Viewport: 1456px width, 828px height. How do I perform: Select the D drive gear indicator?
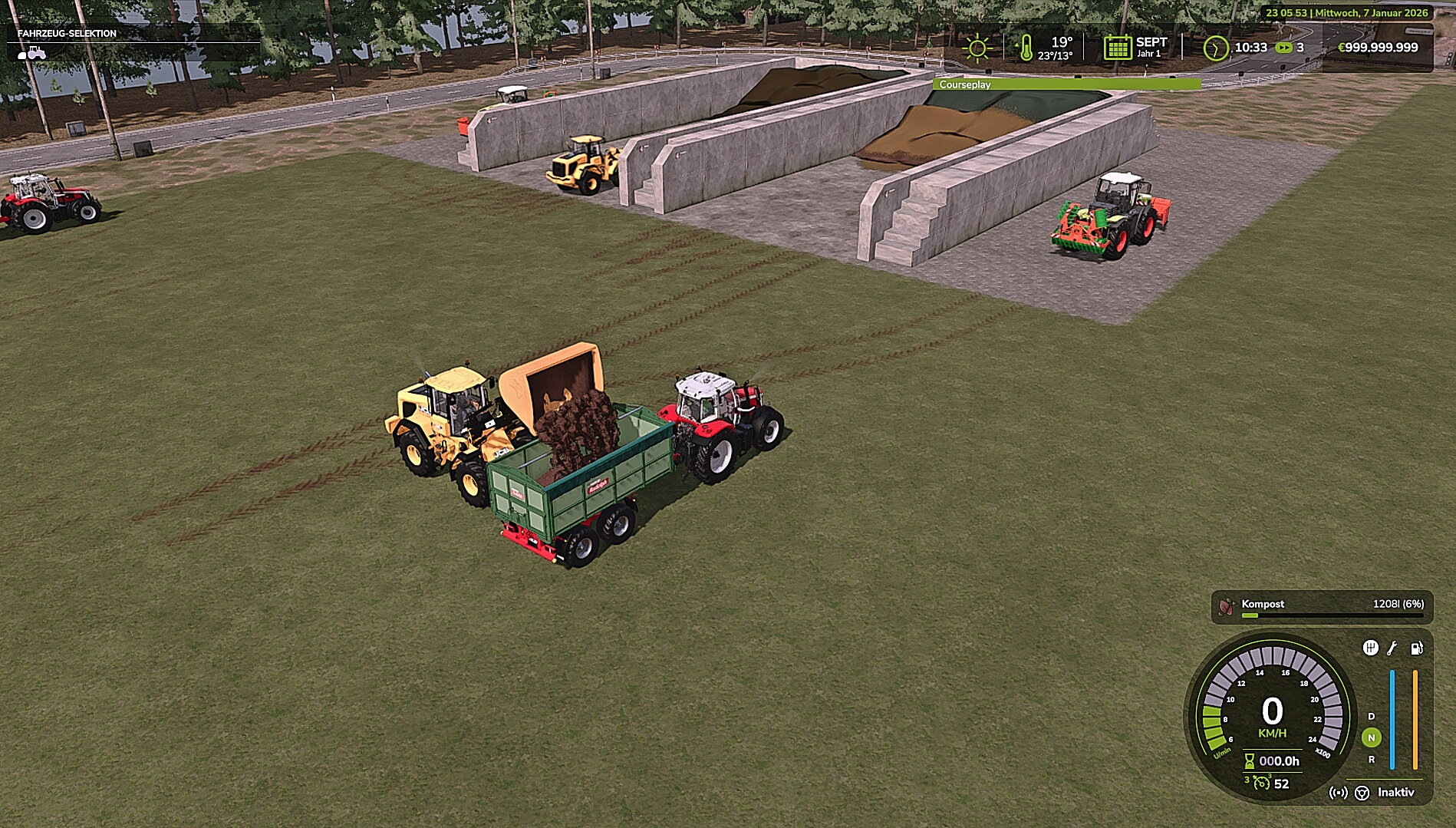[x=1372, y=717]
